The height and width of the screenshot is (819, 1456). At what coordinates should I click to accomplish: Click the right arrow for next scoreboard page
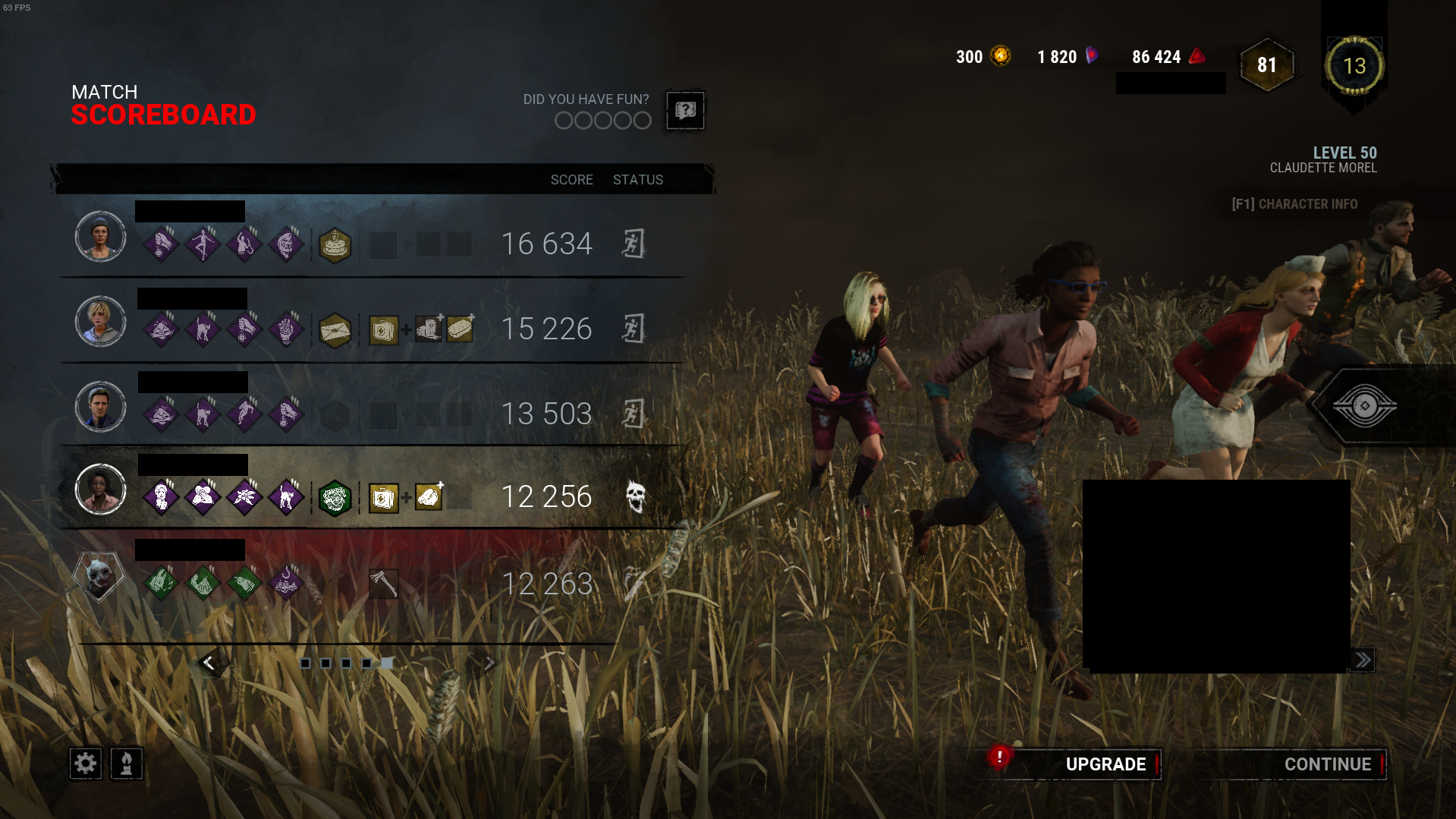click(x=489, y=662)
